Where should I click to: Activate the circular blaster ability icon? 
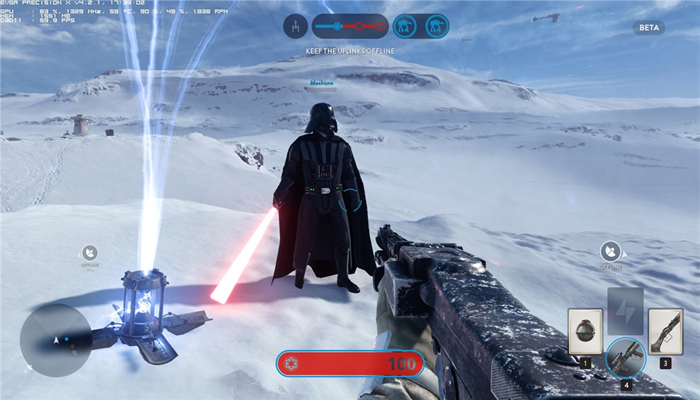[625, 357]
